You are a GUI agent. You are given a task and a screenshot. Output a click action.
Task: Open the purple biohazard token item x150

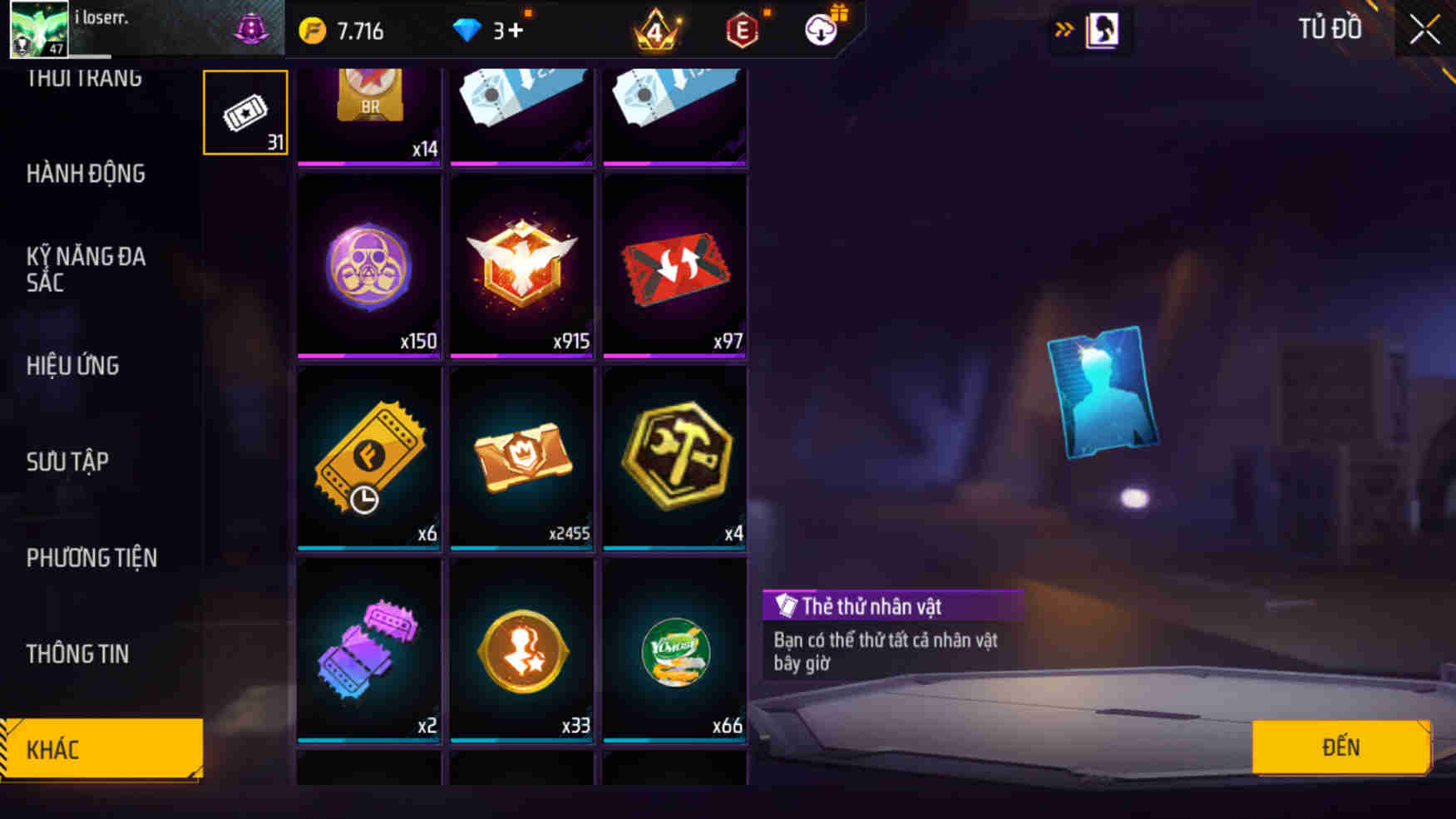[x=368, y=266]
